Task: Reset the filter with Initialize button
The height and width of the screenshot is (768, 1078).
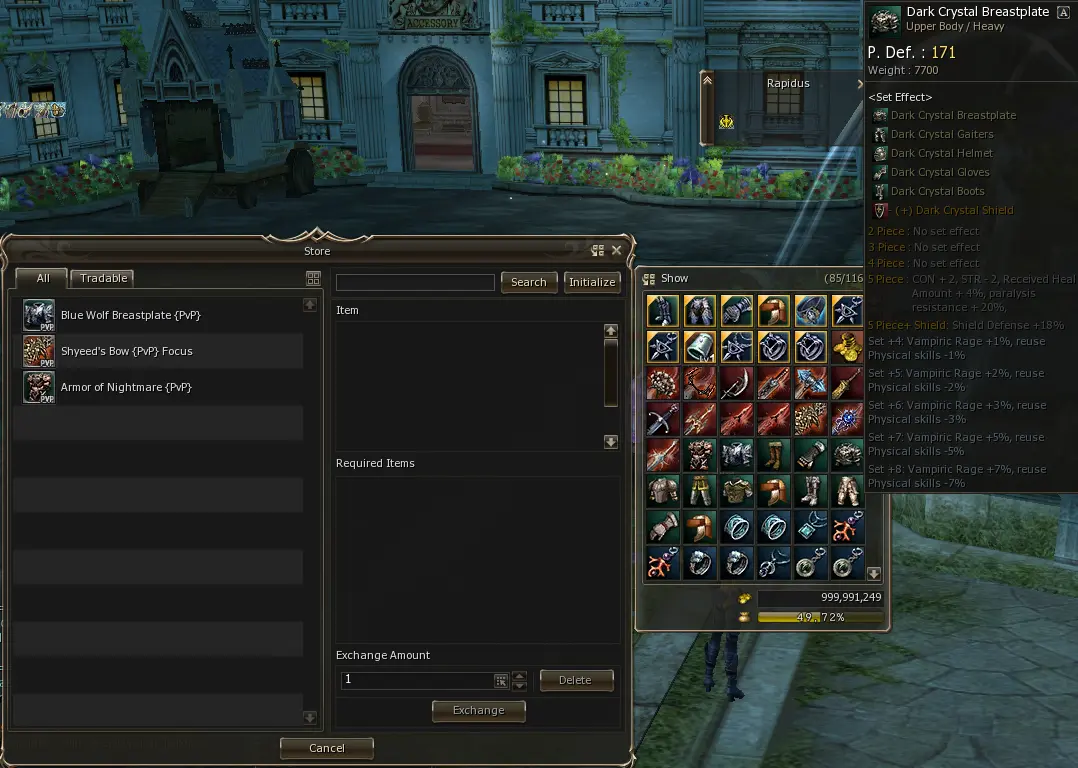Action: [x=592, y=282]
